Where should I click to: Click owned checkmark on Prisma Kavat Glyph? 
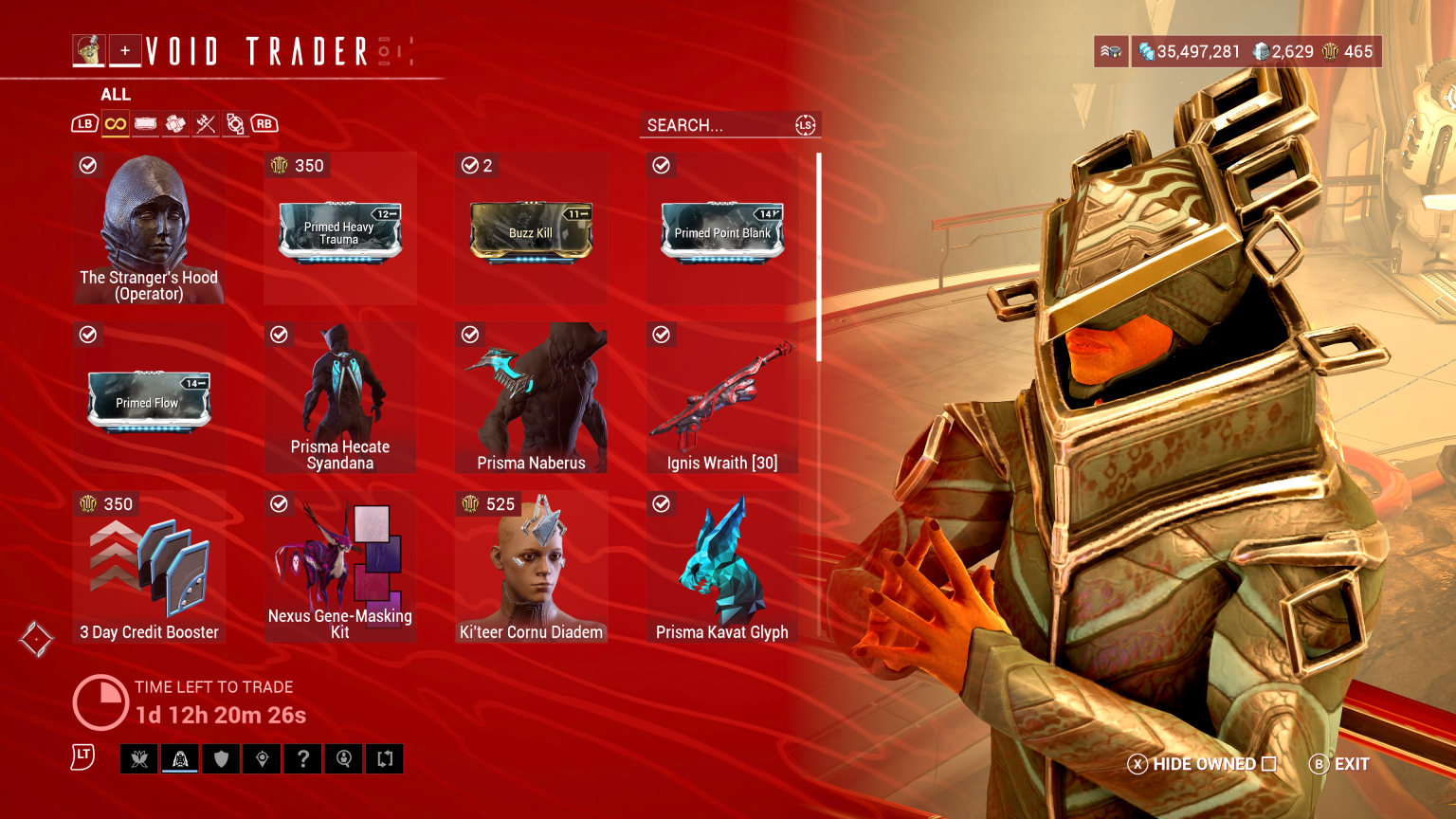tap(661, 504)
